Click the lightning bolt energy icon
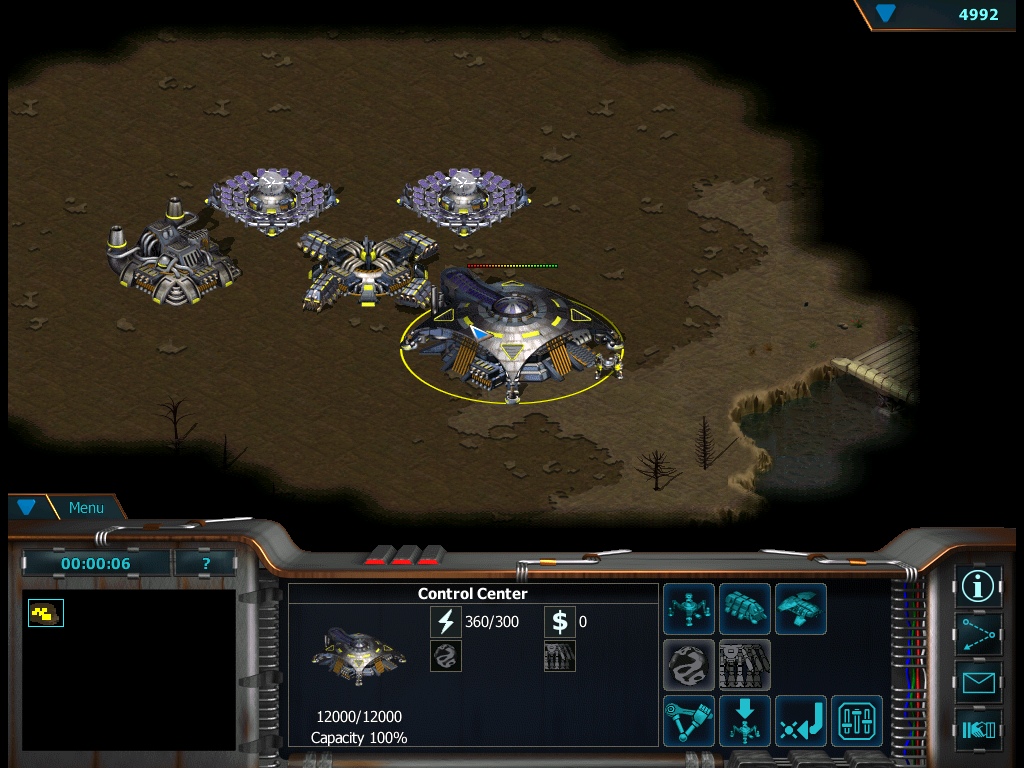This screenshot has height=768, width=1024. coord(445,622)
